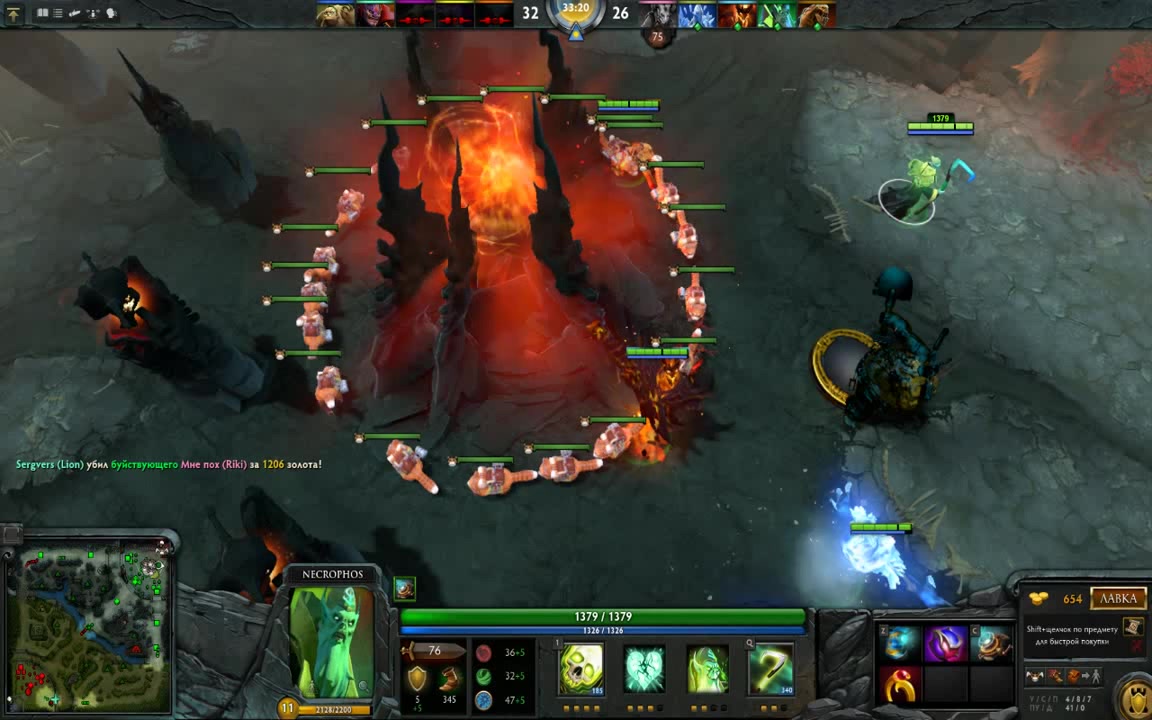Screen dimensions: 1152x720
Task: Select the Sadist ability icon
Action: 708,669
